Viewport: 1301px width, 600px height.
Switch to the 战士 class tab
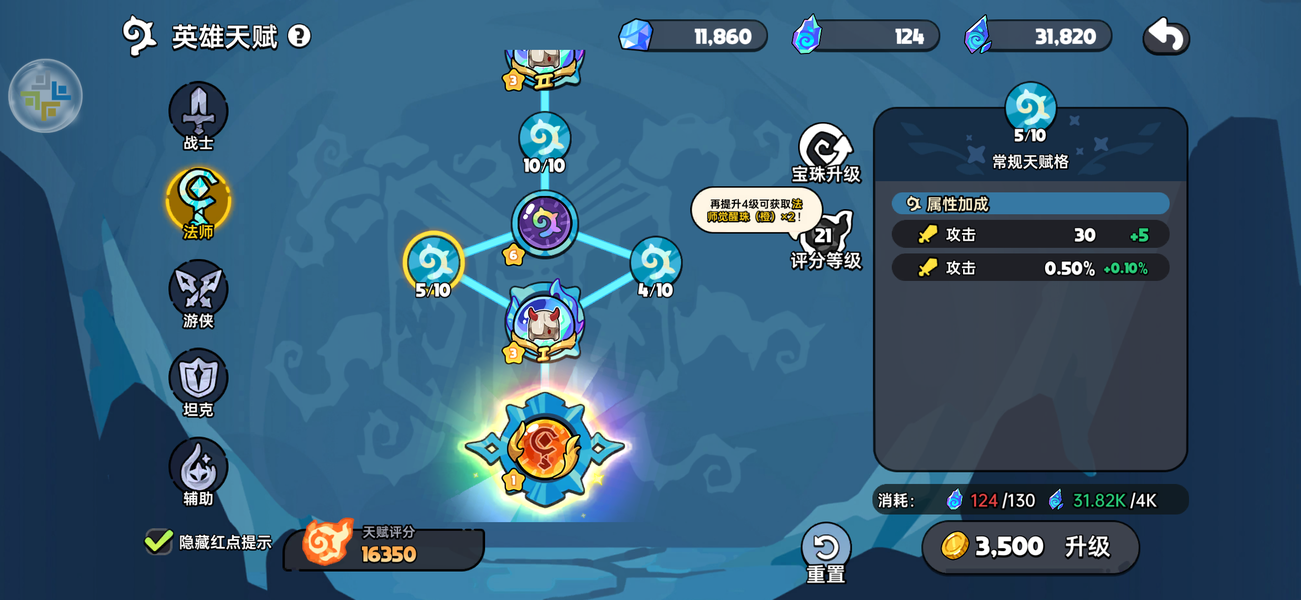[x=198, y=111]
